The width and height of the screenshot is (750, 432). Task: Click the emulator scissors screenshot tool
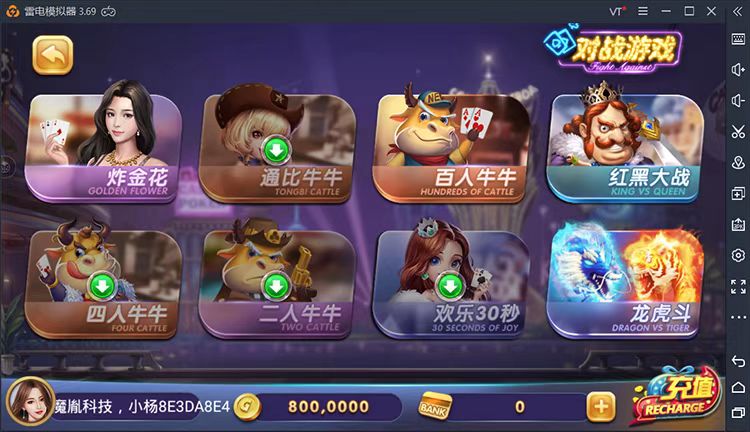[x=738, y=131]
